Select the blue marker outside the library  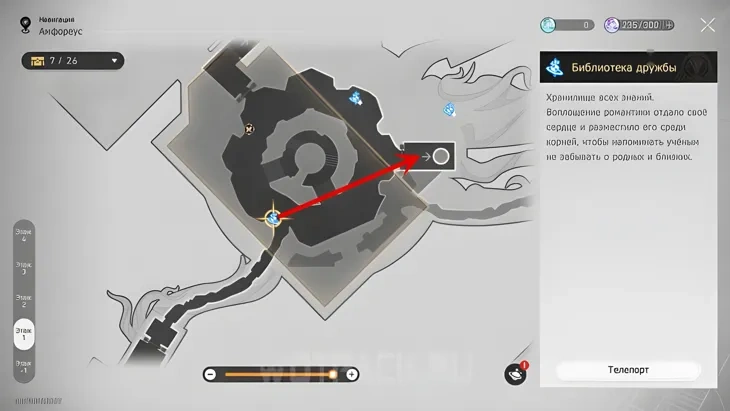coord(450,107)
